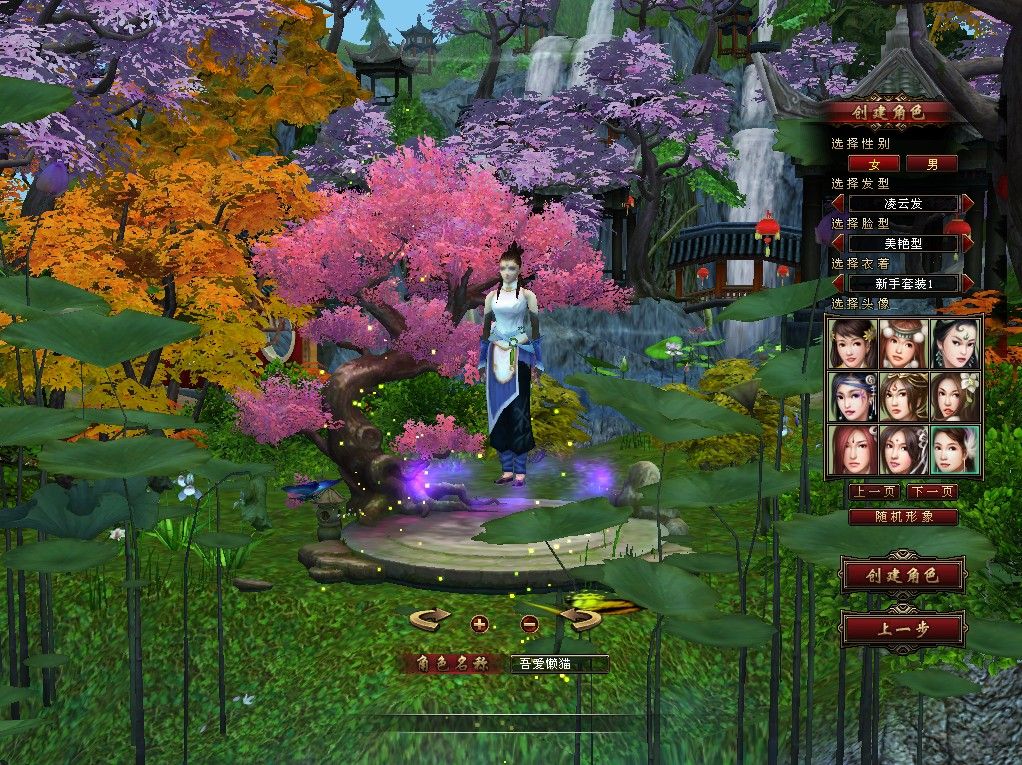
Task: Click the right arrow beside hairstyle 凌云发
Action: (968, 203)
